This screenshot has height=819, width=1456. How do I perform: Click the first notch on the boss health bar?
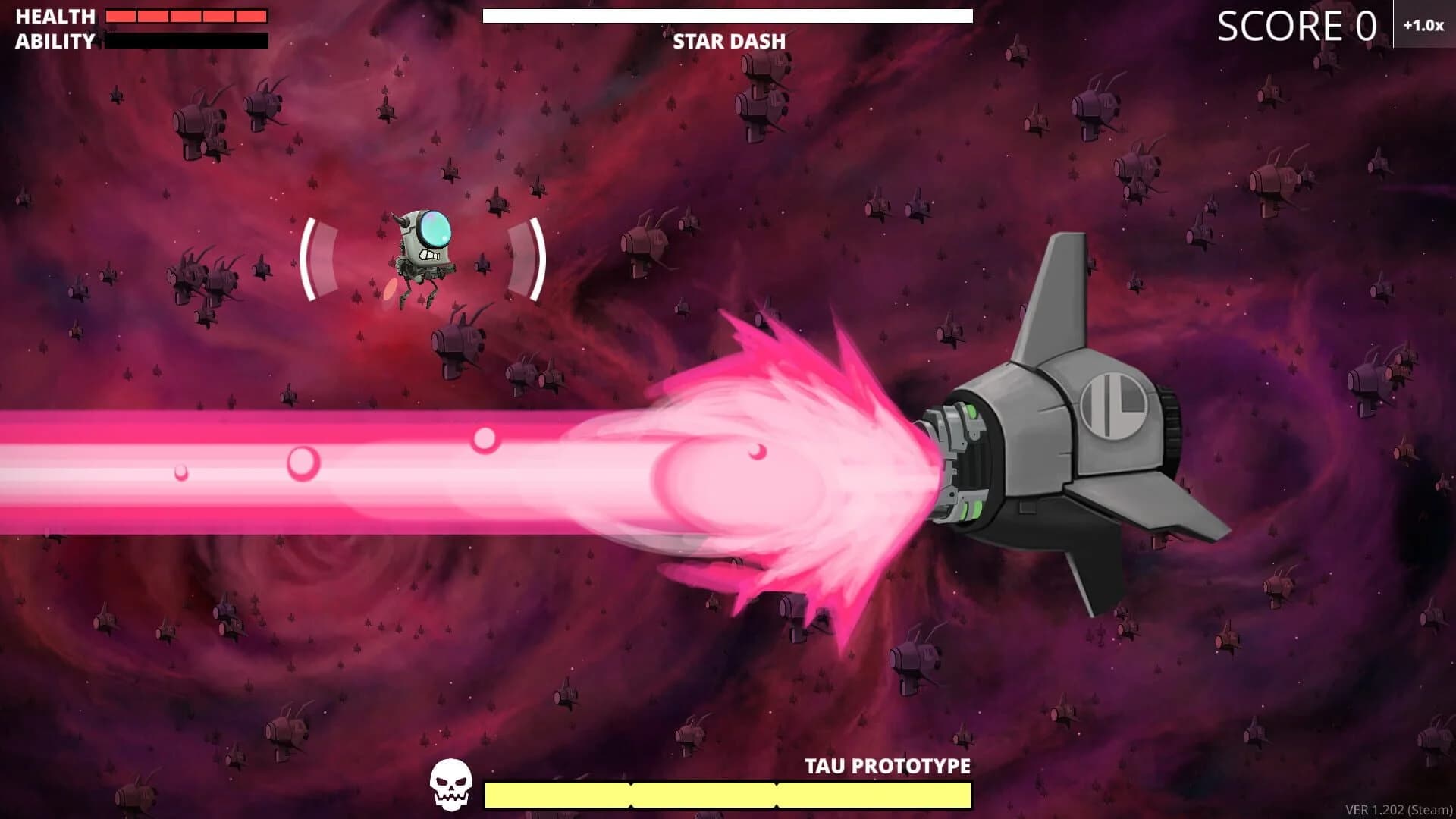pyautogui.click(x=629, y=792)
